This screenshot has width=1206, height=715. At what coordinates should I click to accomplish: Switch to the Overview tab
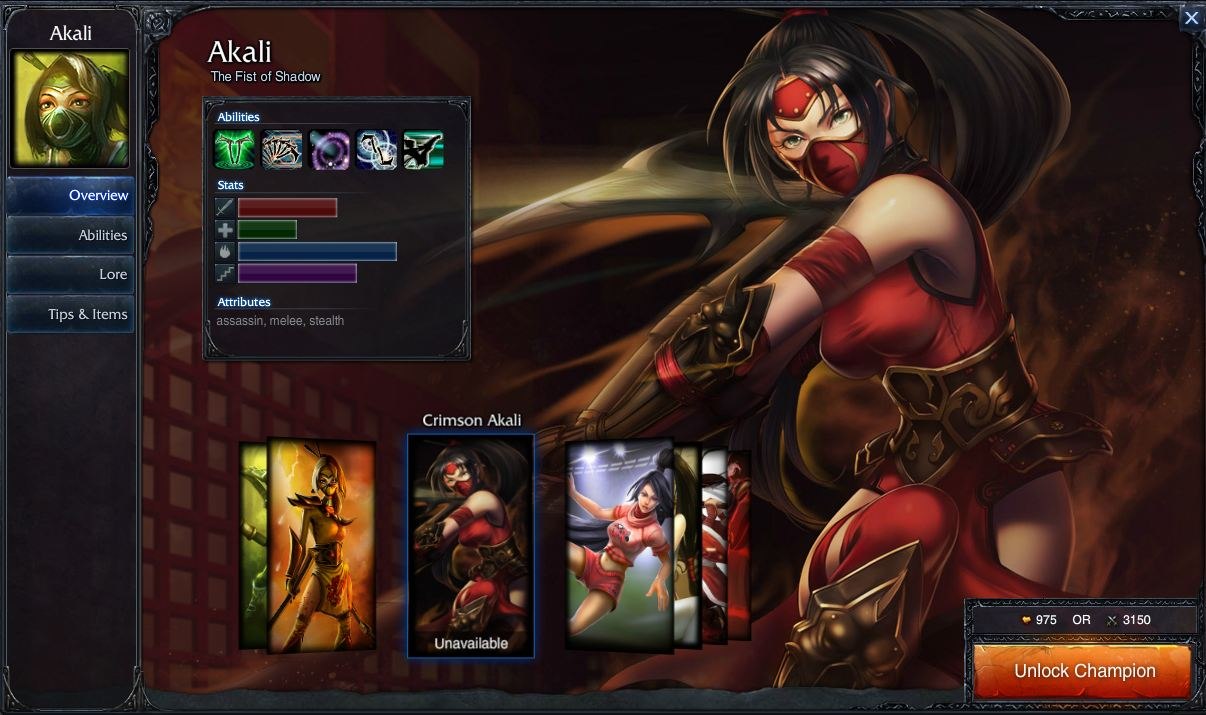click(x=70, y=195)
